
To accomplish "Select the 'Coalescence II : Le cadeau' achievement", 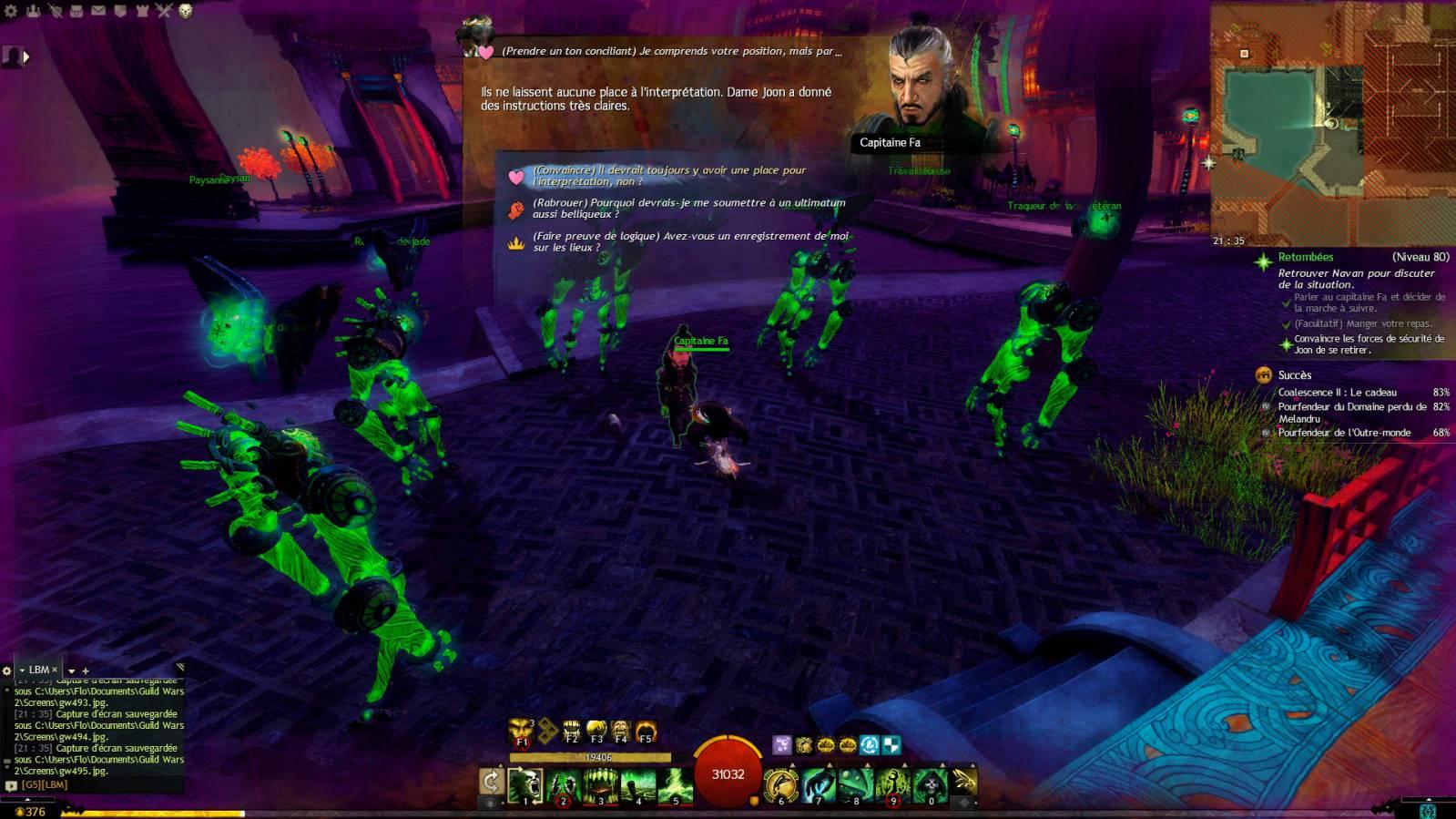I will 1336,393.
